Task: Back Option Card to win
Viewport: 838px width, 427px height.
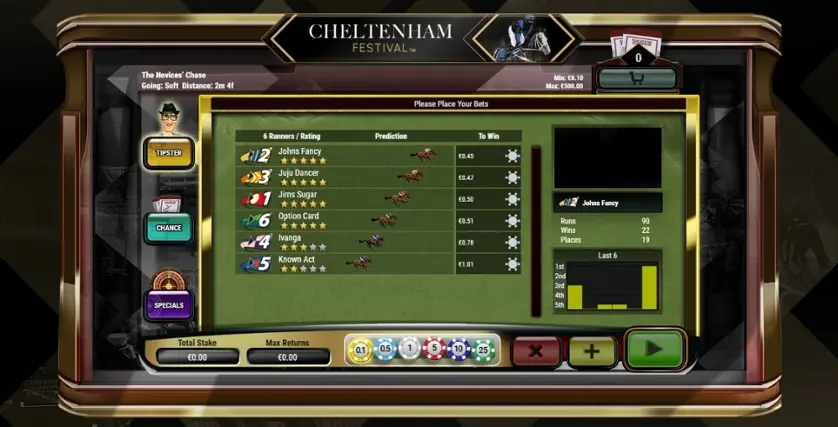Action: pyautogui.click(x=512, y=221)
